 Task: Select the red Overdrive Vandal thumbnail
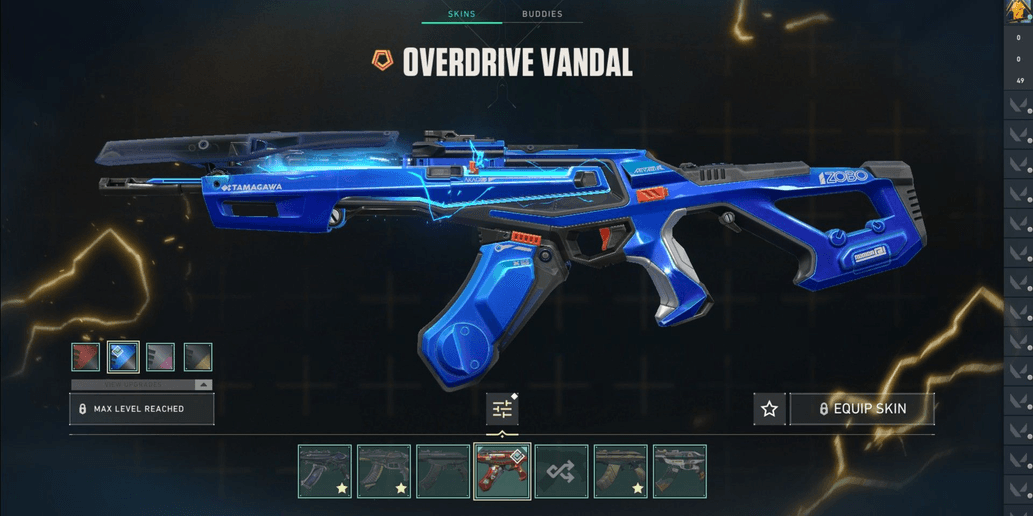[502, 471]
